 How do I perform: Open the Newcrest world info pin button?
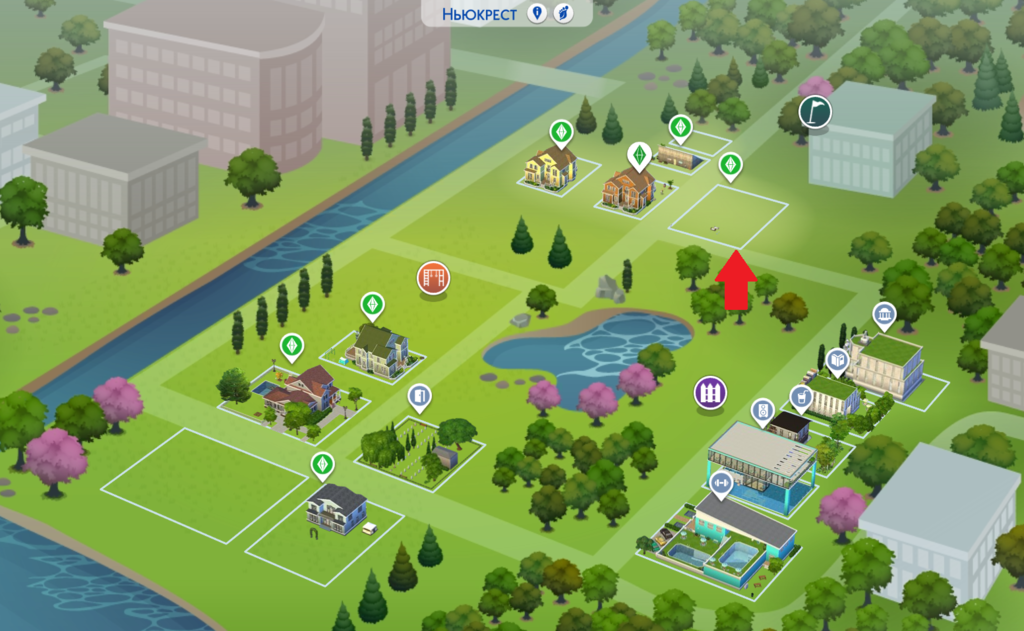click(x=538, y=13)
